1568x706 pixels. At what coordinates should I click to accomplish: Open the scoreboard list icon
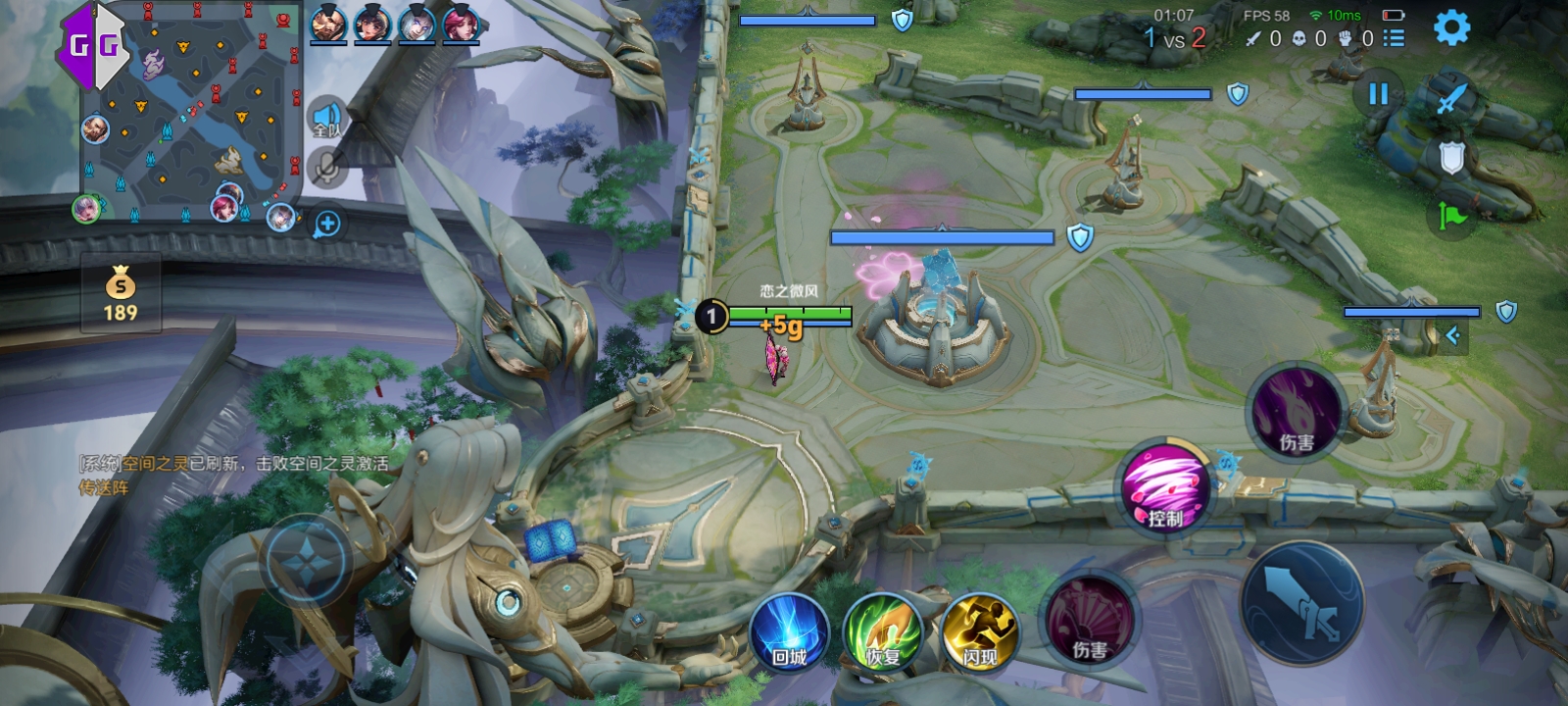click(1394, 38)
